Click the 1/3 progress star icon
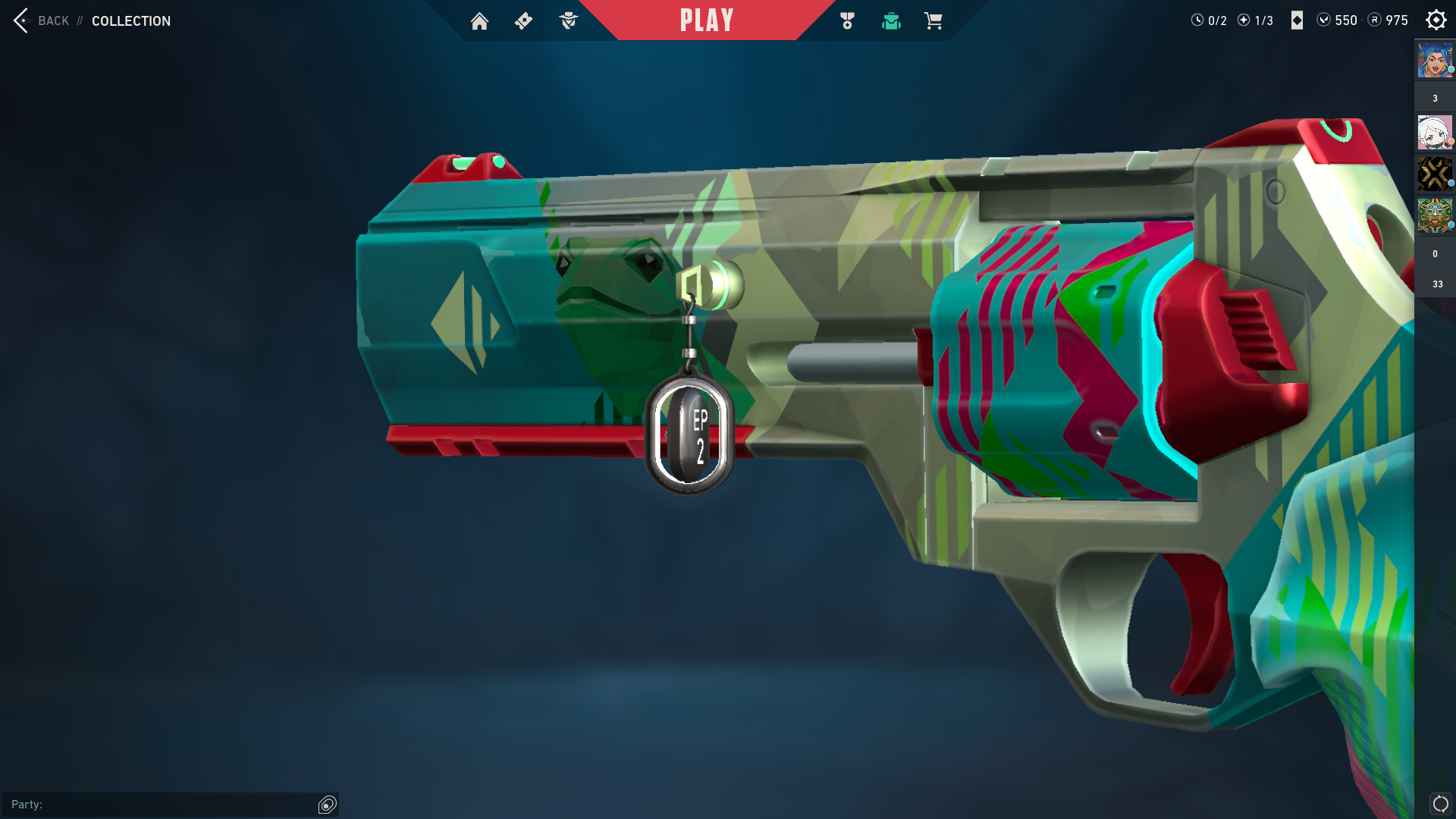The width and height of the screenshot is (1456, 819). click(1244, 20)
